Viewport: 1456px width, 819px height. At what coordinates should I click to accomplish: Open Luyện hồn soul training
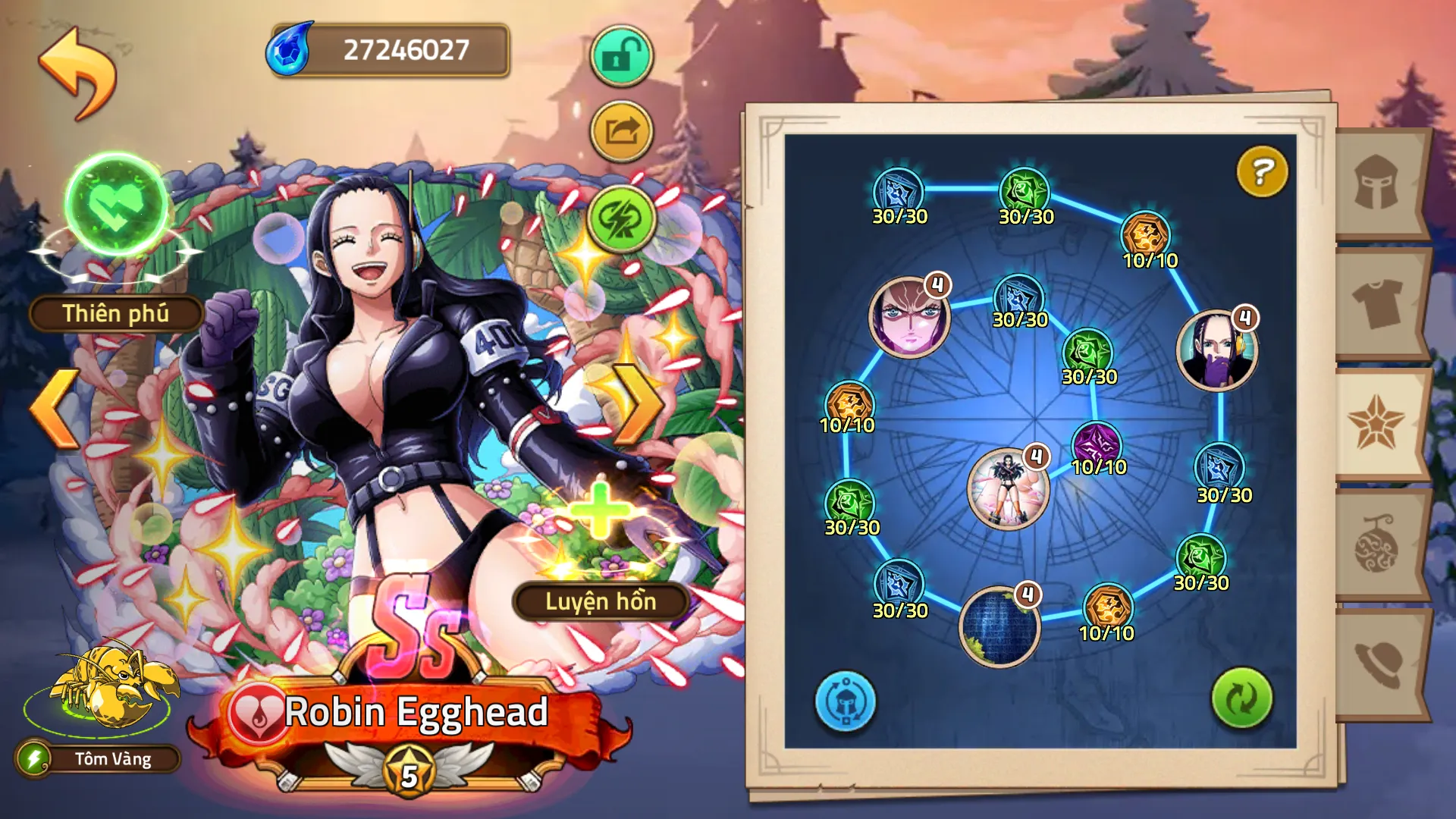pyautogui.click(x=601, y=601)
